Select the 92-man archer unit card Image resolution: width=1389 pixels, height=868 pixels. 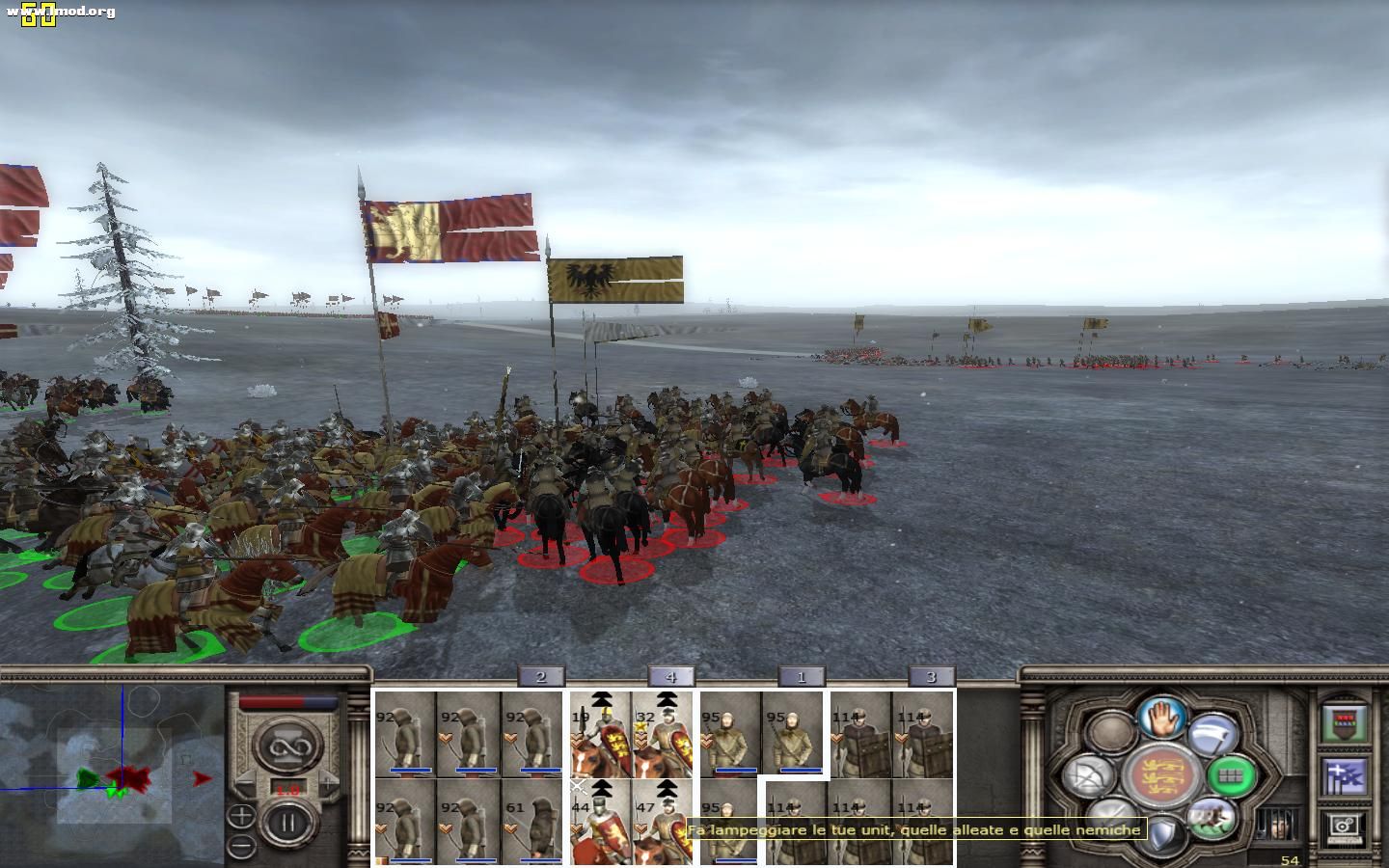pos(405,733)
